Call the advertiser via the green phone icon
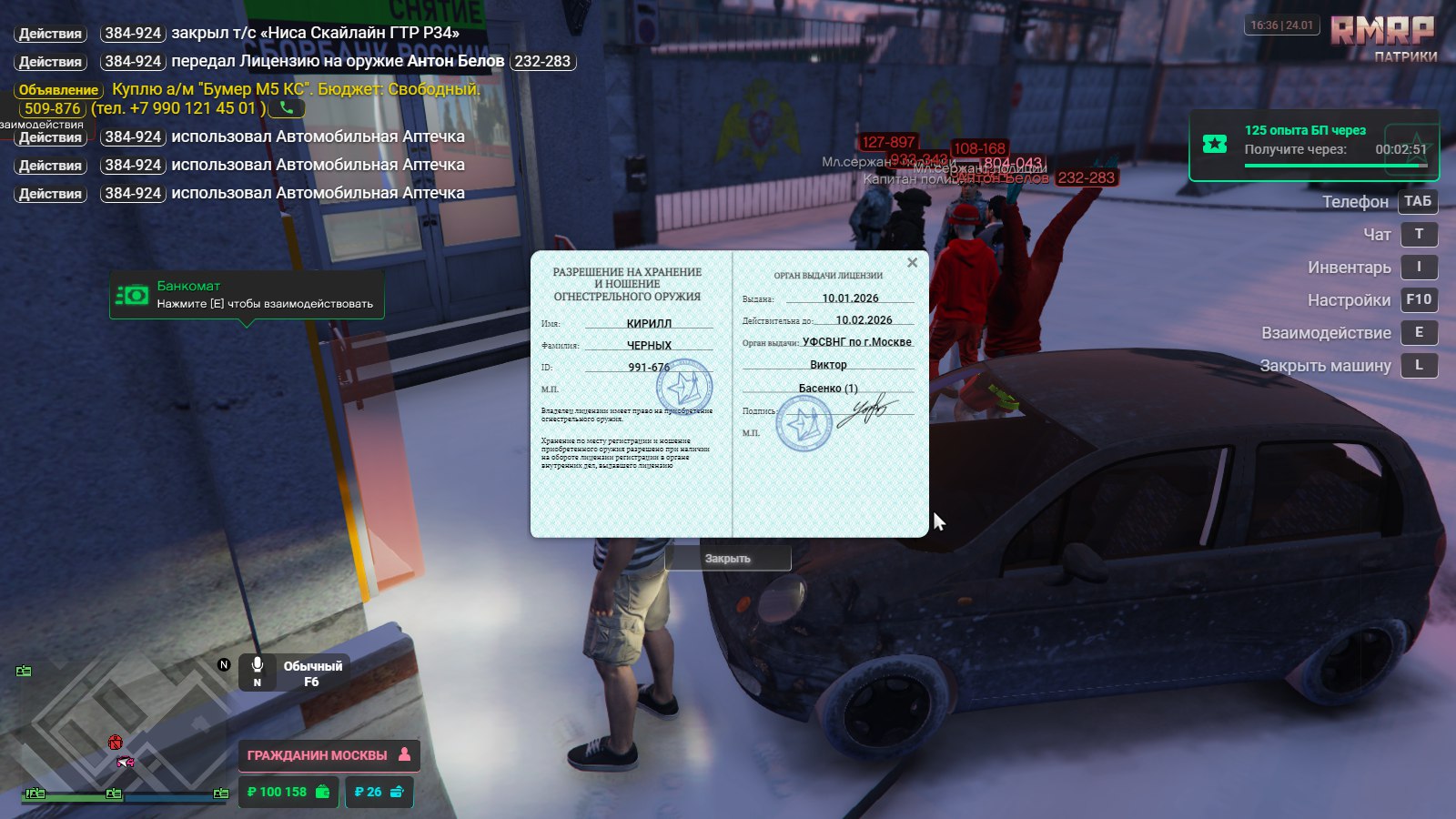This screenshot has width=1456, height=819. point(287,108)
